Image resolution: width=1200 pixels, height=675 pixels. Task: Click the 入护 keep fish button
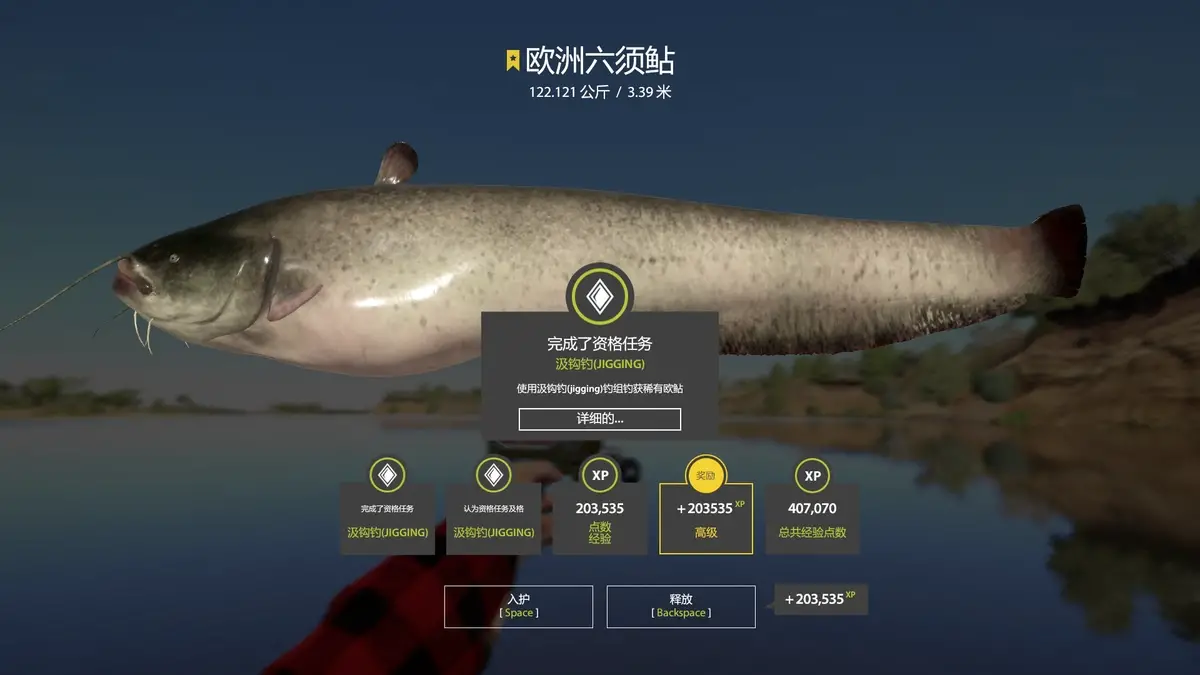(x=518, y=606)
